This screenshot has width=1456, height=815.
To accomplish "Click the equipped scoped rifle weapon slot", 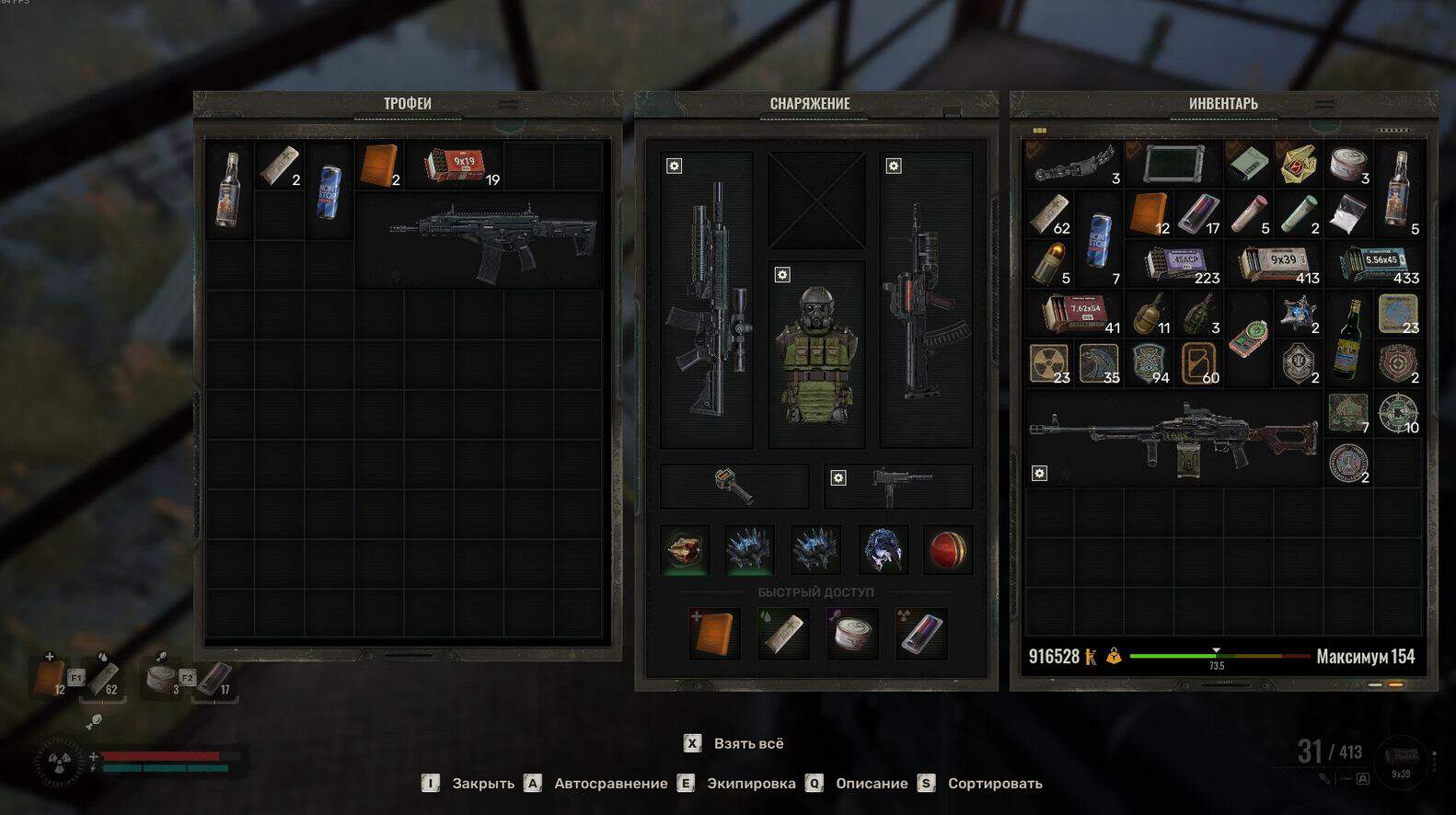I will [x=707, y=301].
